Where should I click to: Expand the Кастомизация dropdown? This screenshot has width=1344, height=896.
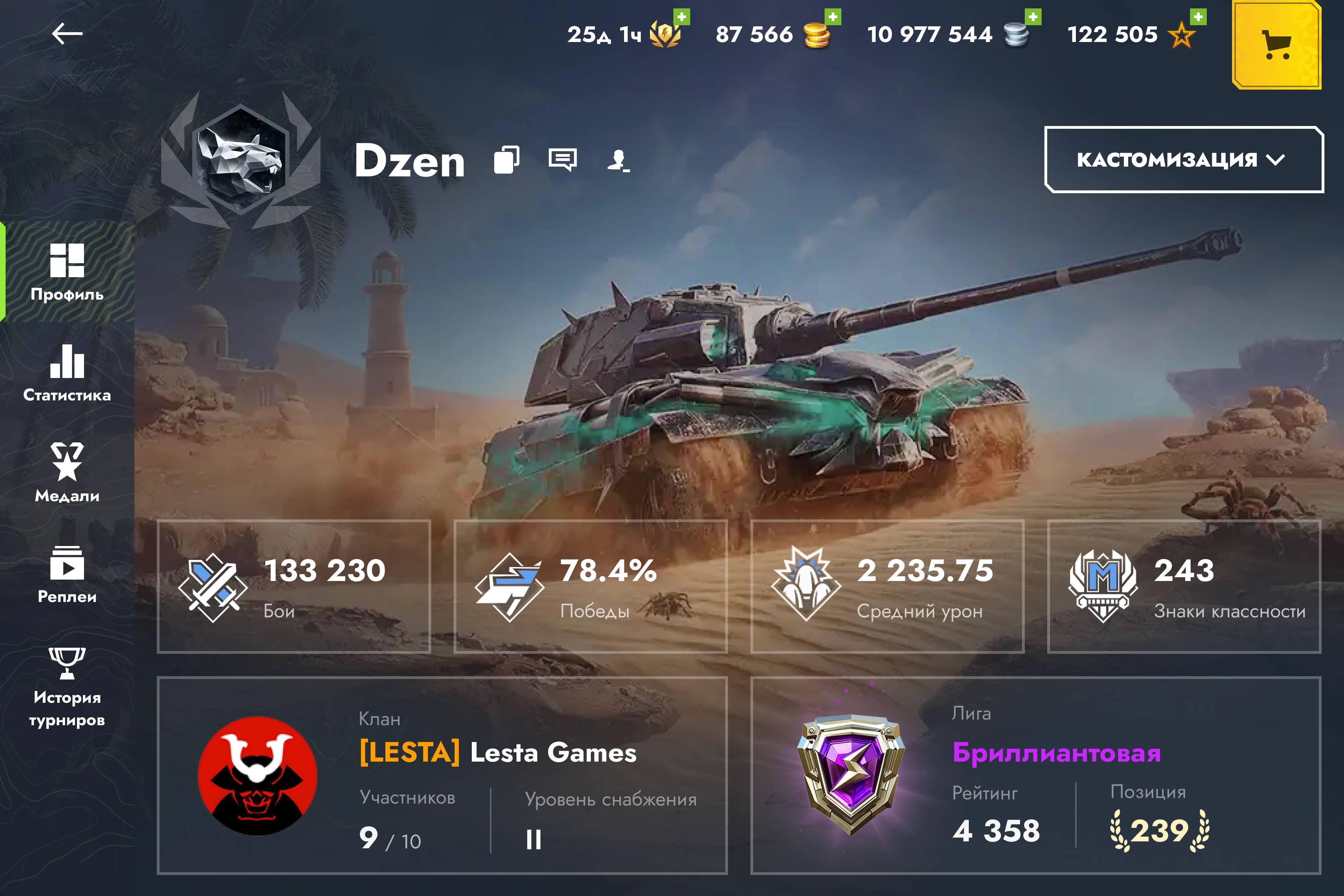(1183, 160)
